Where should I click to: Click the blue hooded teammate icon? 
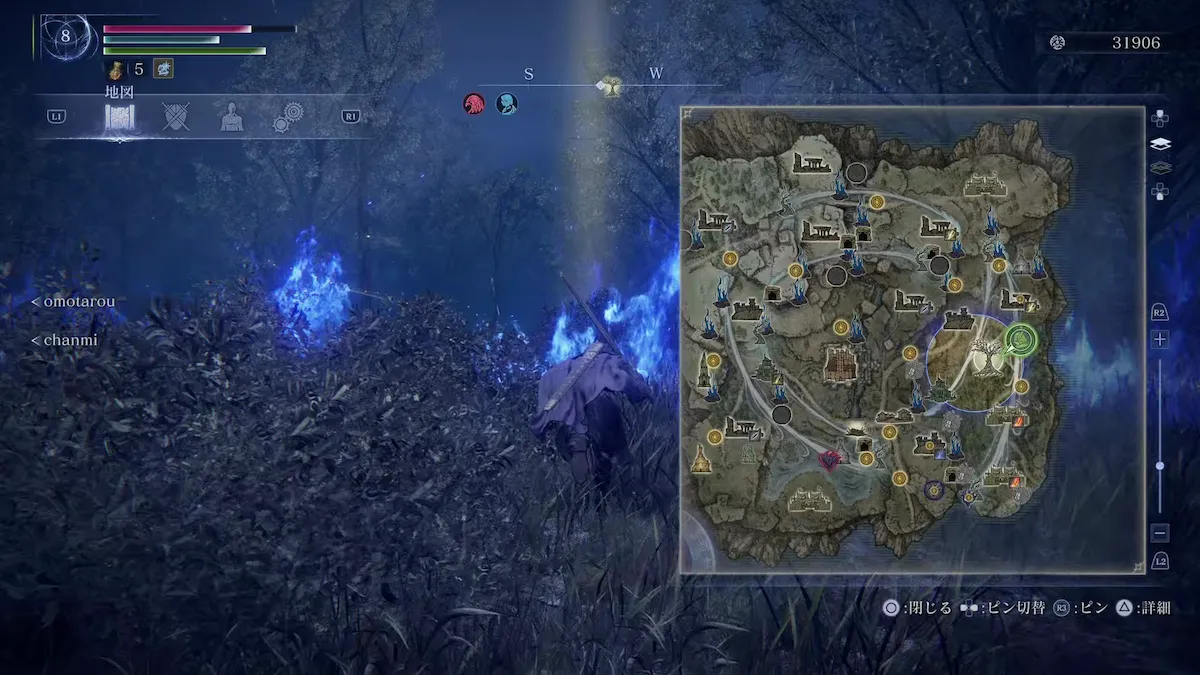(x=507, y=103)
